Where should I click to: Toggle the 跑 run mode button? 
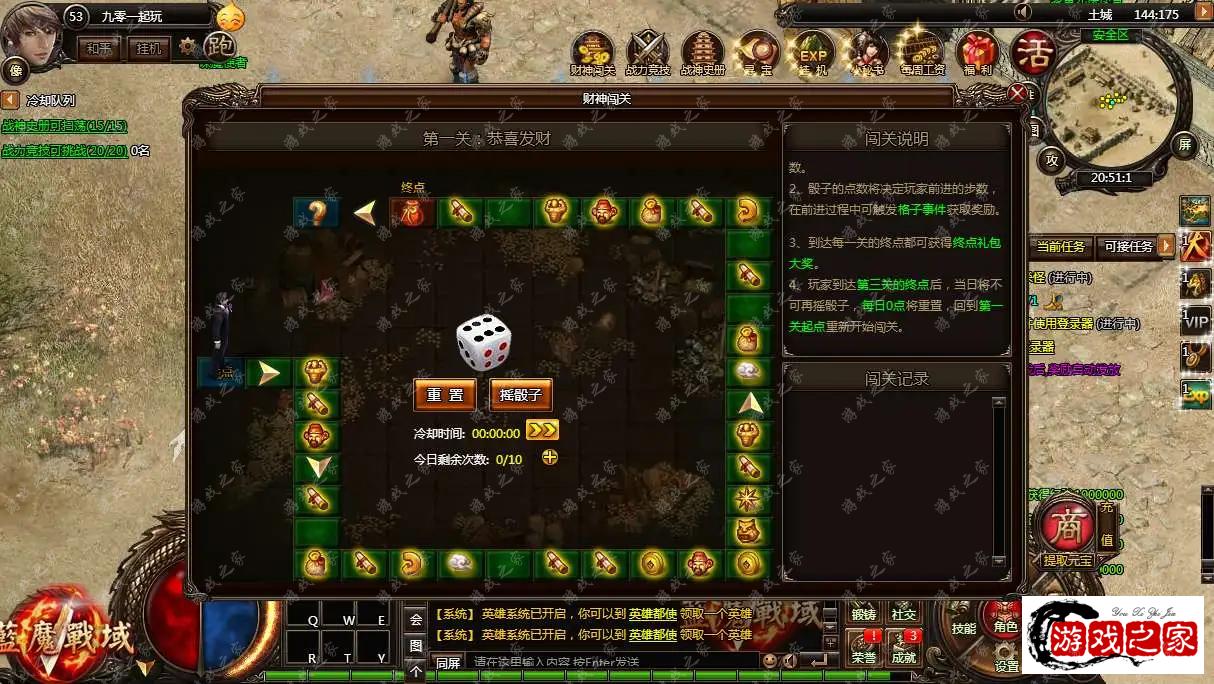(x=219, y=46)
